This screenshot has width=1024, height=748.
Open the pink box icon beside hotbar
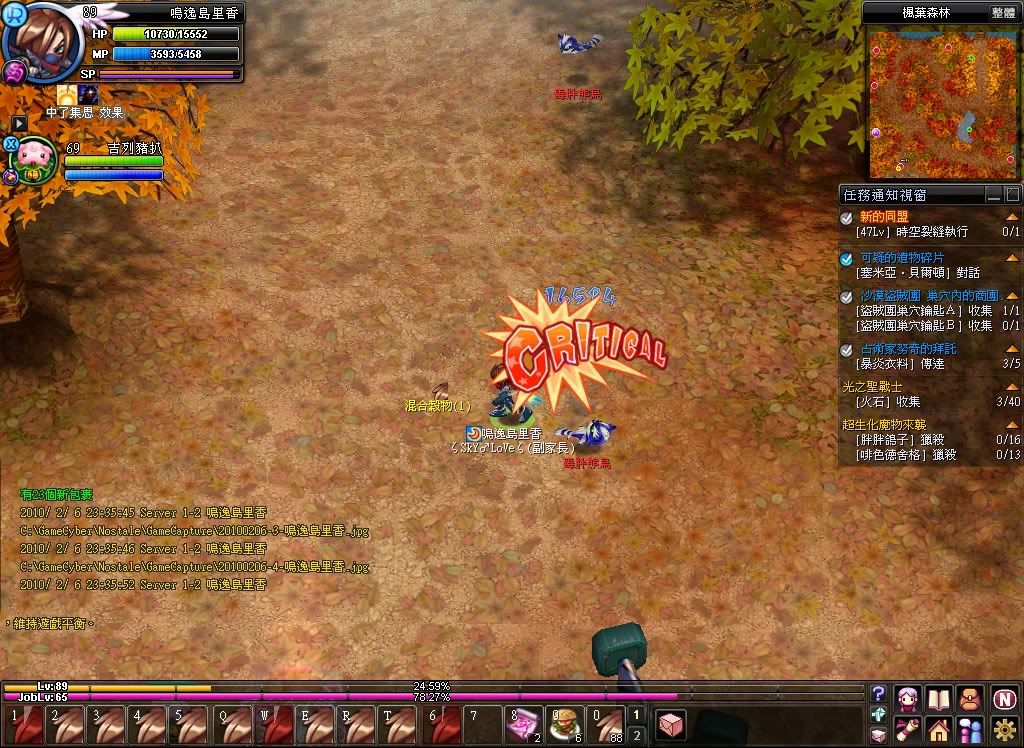pos(672,724)
